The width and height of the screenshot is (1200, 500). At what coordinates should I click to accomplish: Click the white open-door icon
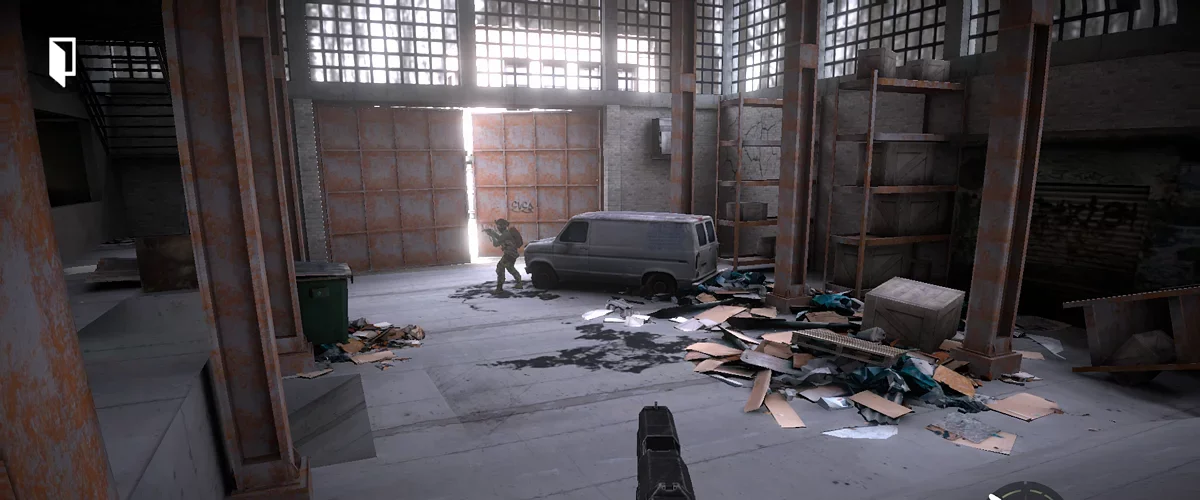coord(62,60)
